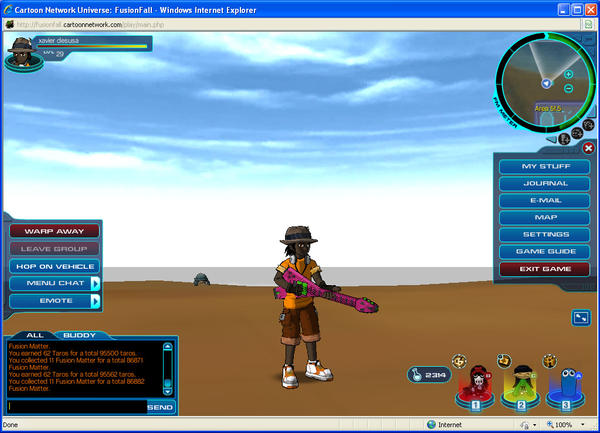Viewport: 600px width, 433px height.
Task: Send the chat message
Action: [x=160, y=407]
